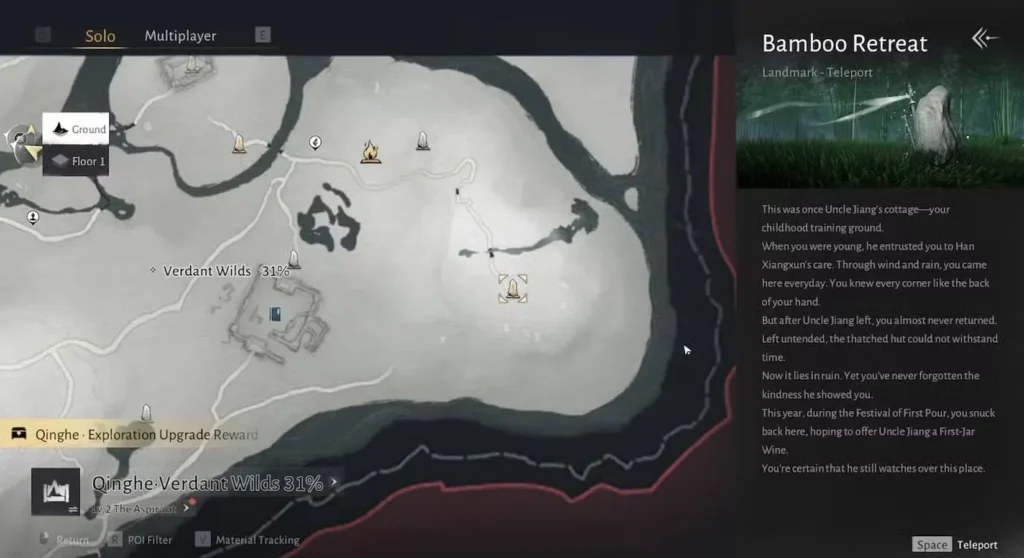Open Qinghe Verdant Wilds 31% exploration details

point(210,483)
